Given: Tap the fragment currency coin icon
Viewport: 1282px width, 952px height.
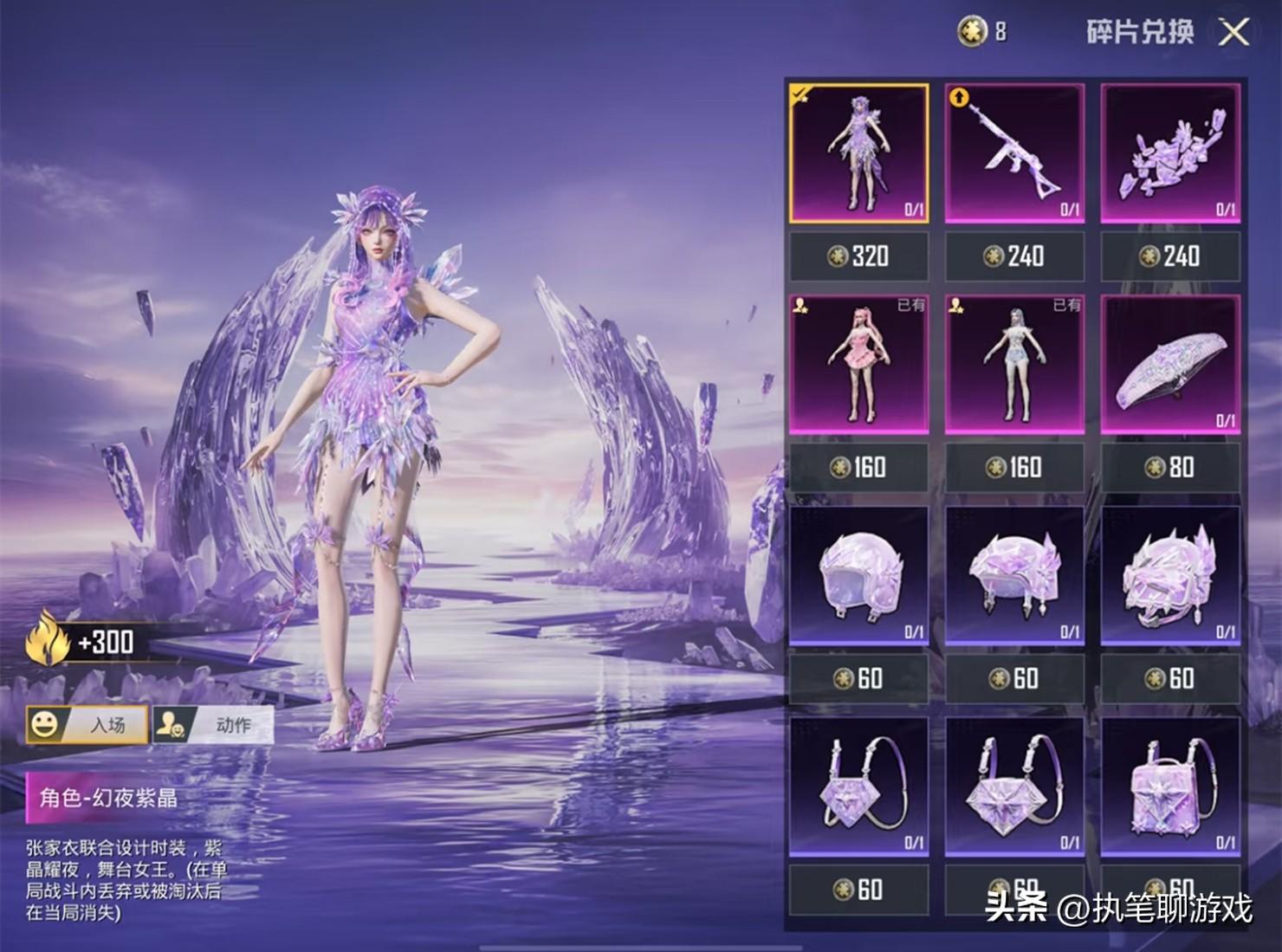Looking at the screenshot, I should [x=972, y=32].
